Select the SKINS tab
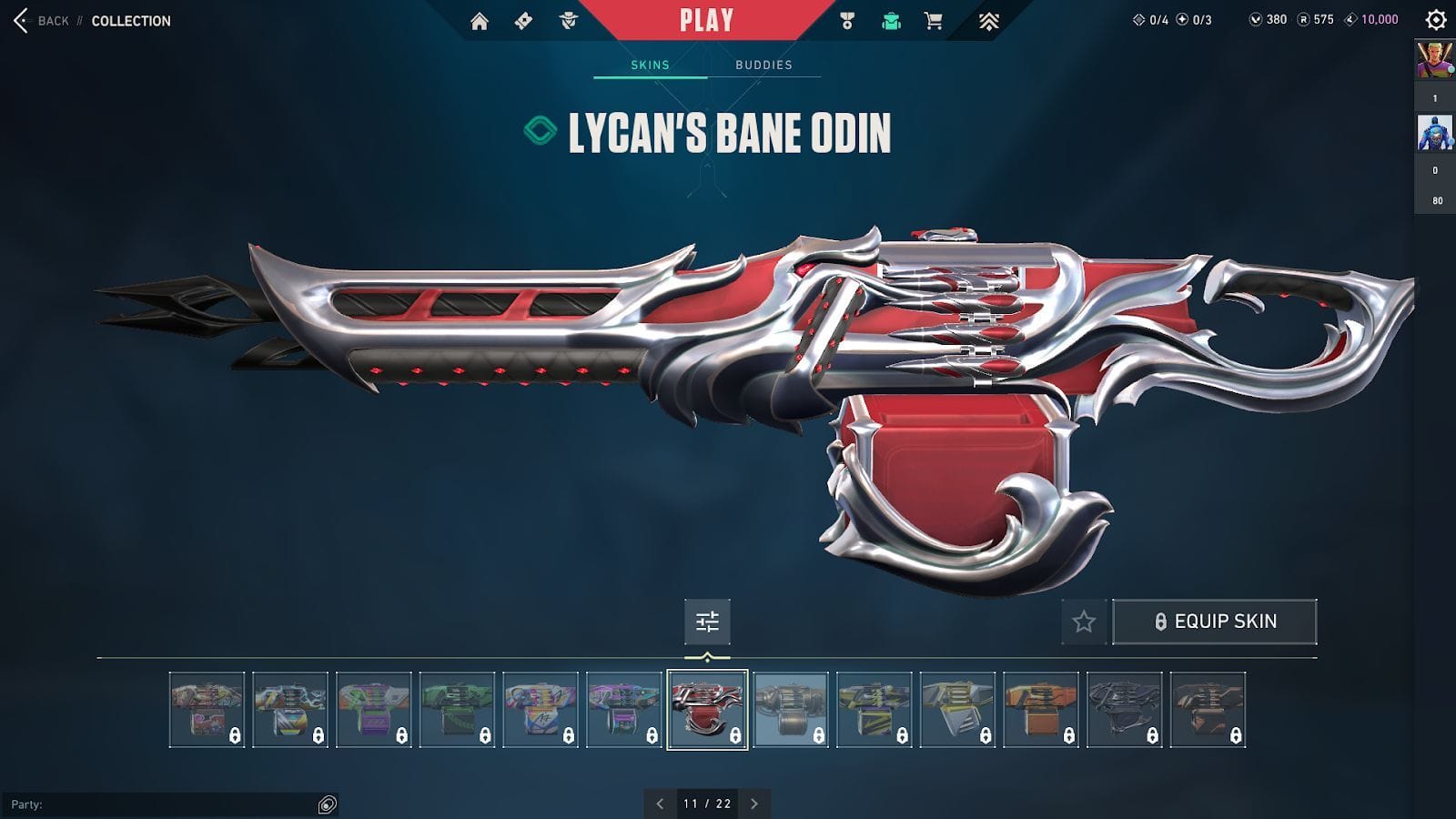This screenshot has width=1456, height=819. (x=650, y=65)
